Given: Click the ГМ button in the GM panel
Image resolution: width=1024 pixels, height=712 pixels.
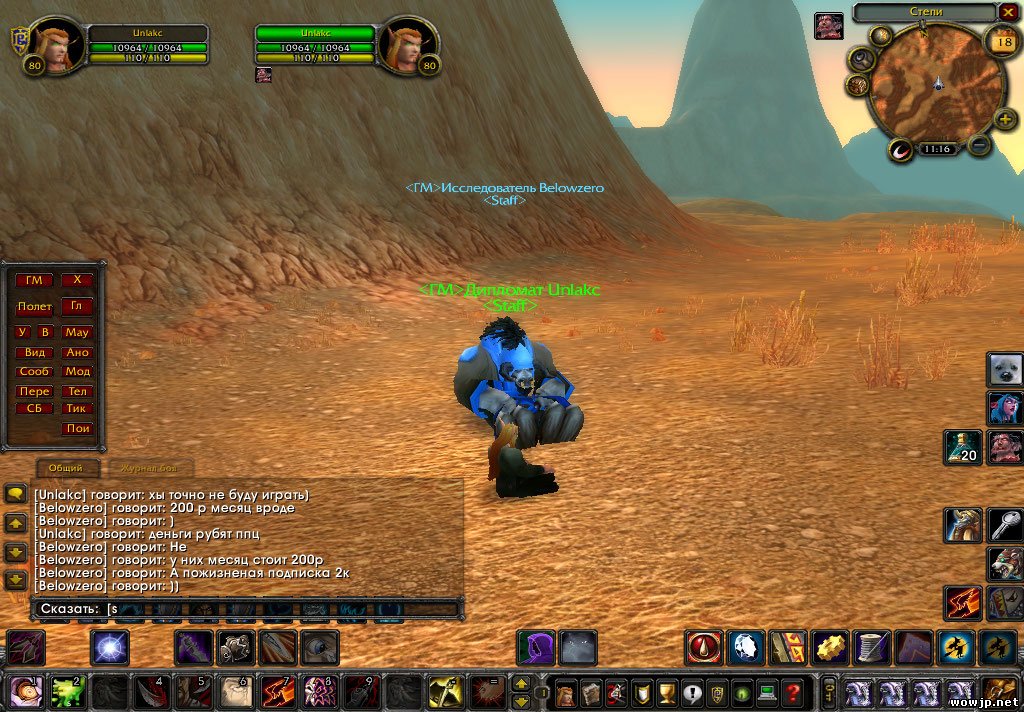Looking at the screenshot, I should coord(34,280).
